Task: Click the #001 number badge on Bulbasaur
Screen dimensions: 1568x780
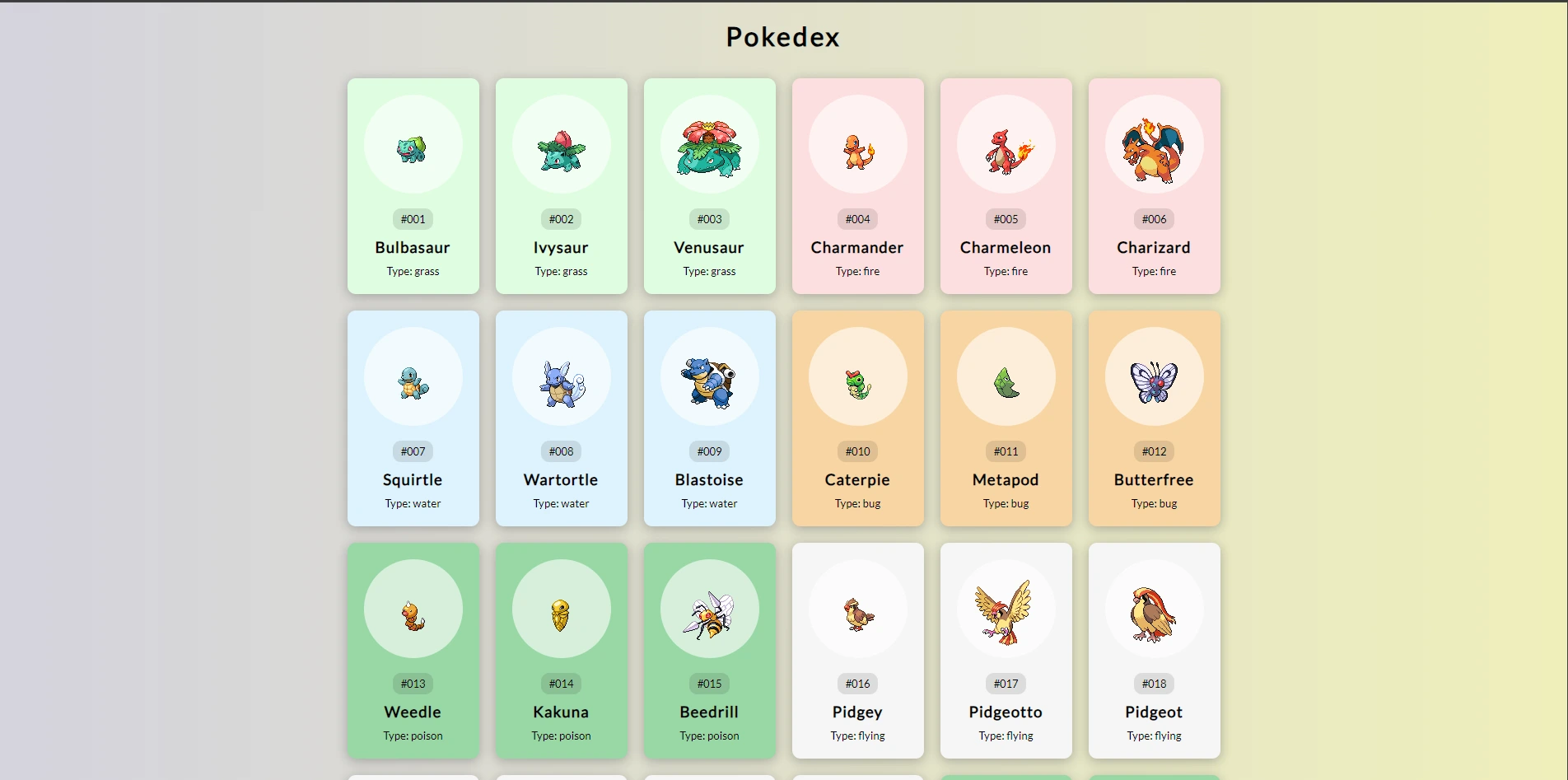Action: [x=413, y=219]
